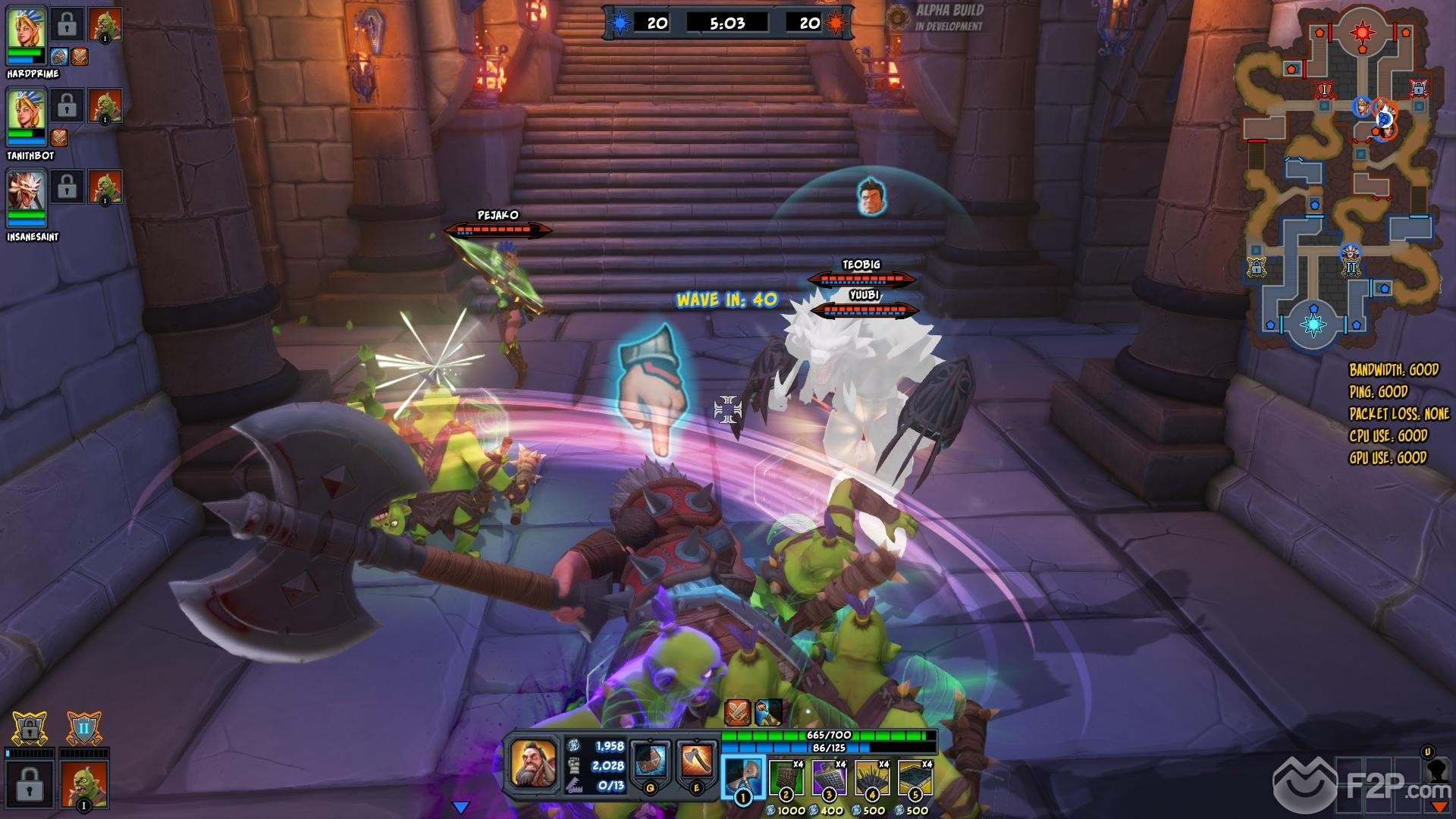Choose the purple grate trap in slot 3
This screenshot has height=819, width=1456.
pos(830,777)
